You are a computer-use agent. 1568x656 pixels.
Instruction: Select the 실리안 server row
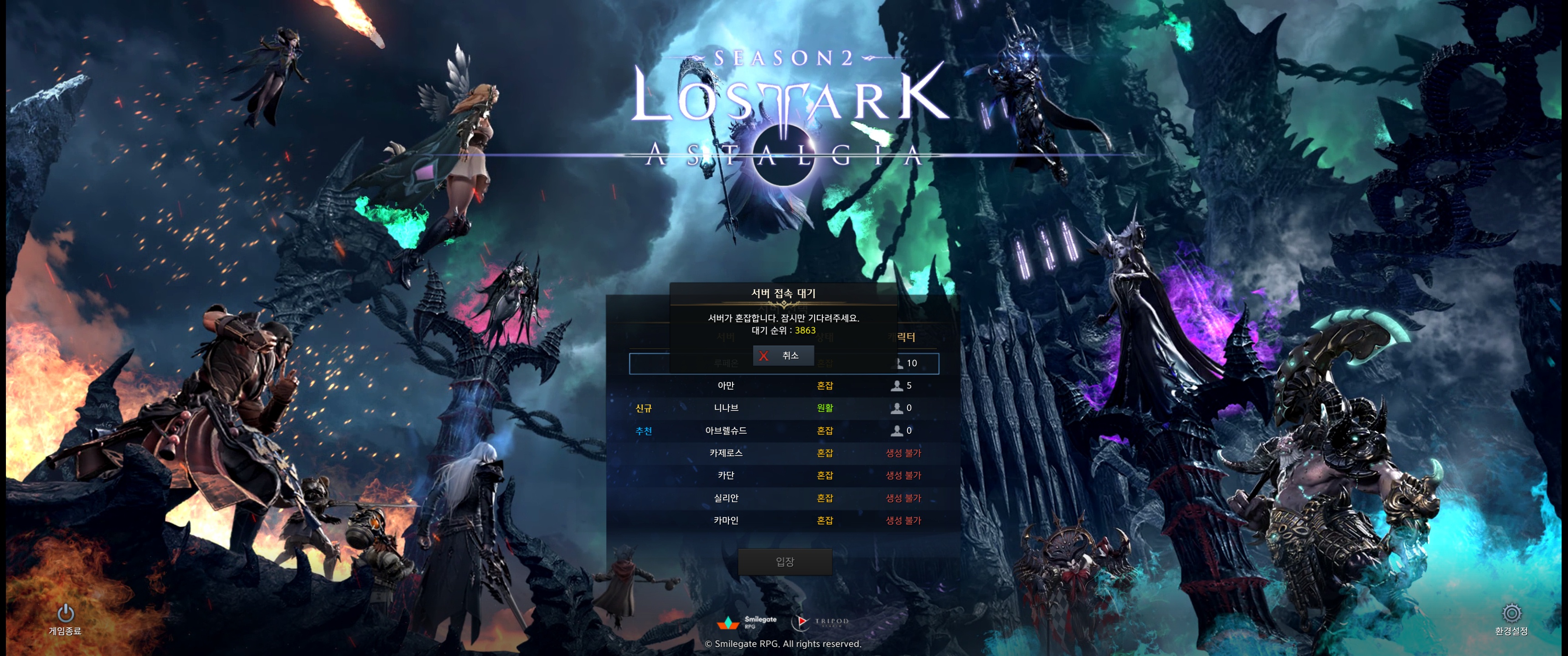(784, 498)
